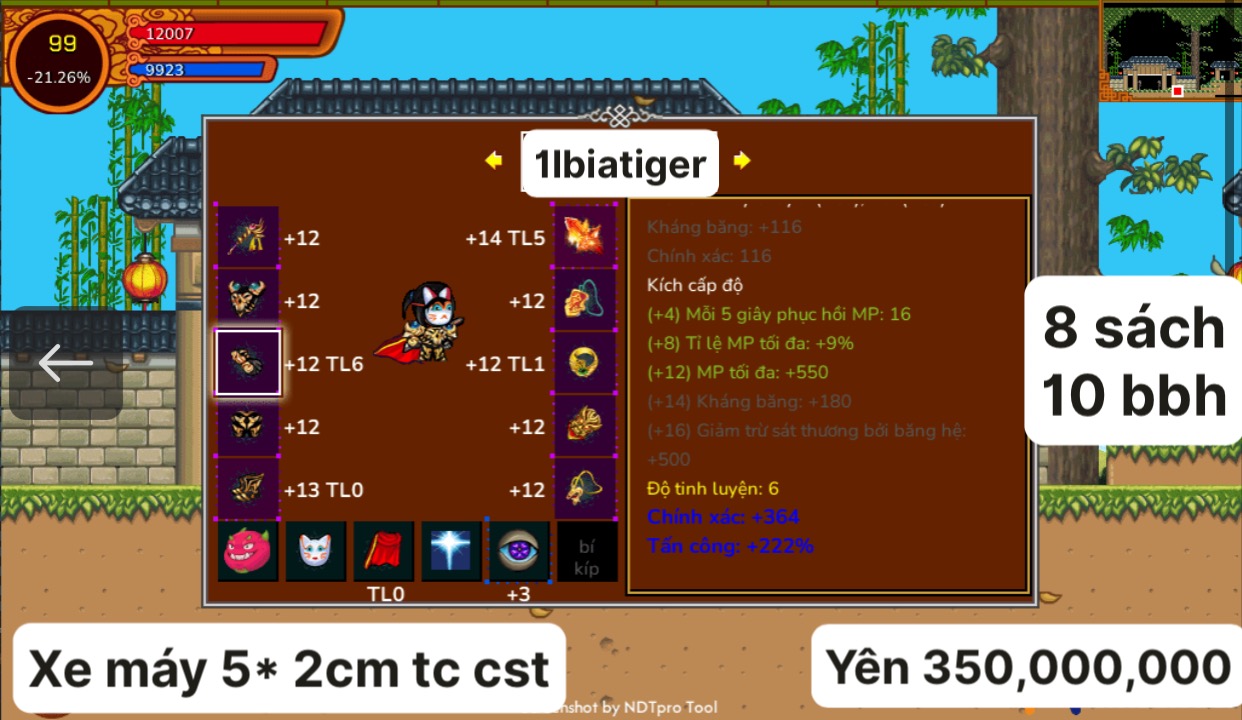Select the topmost left +12 gold armor slot
This screenshot has height=720, width=1242.
tap(248, 238)
